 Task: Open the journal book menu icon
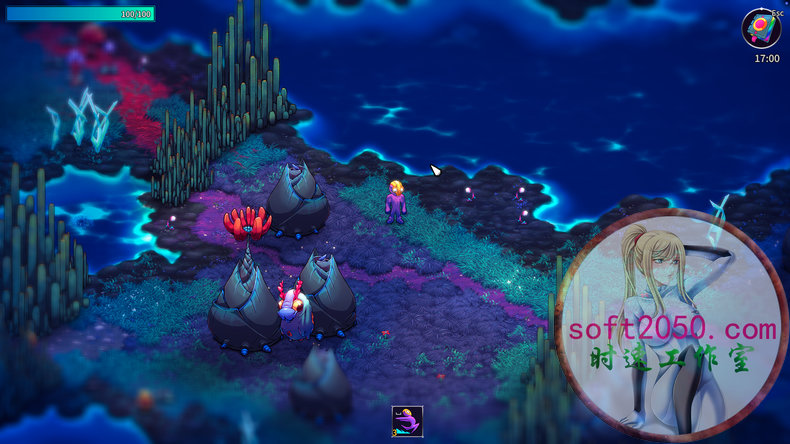pos(760,27)
